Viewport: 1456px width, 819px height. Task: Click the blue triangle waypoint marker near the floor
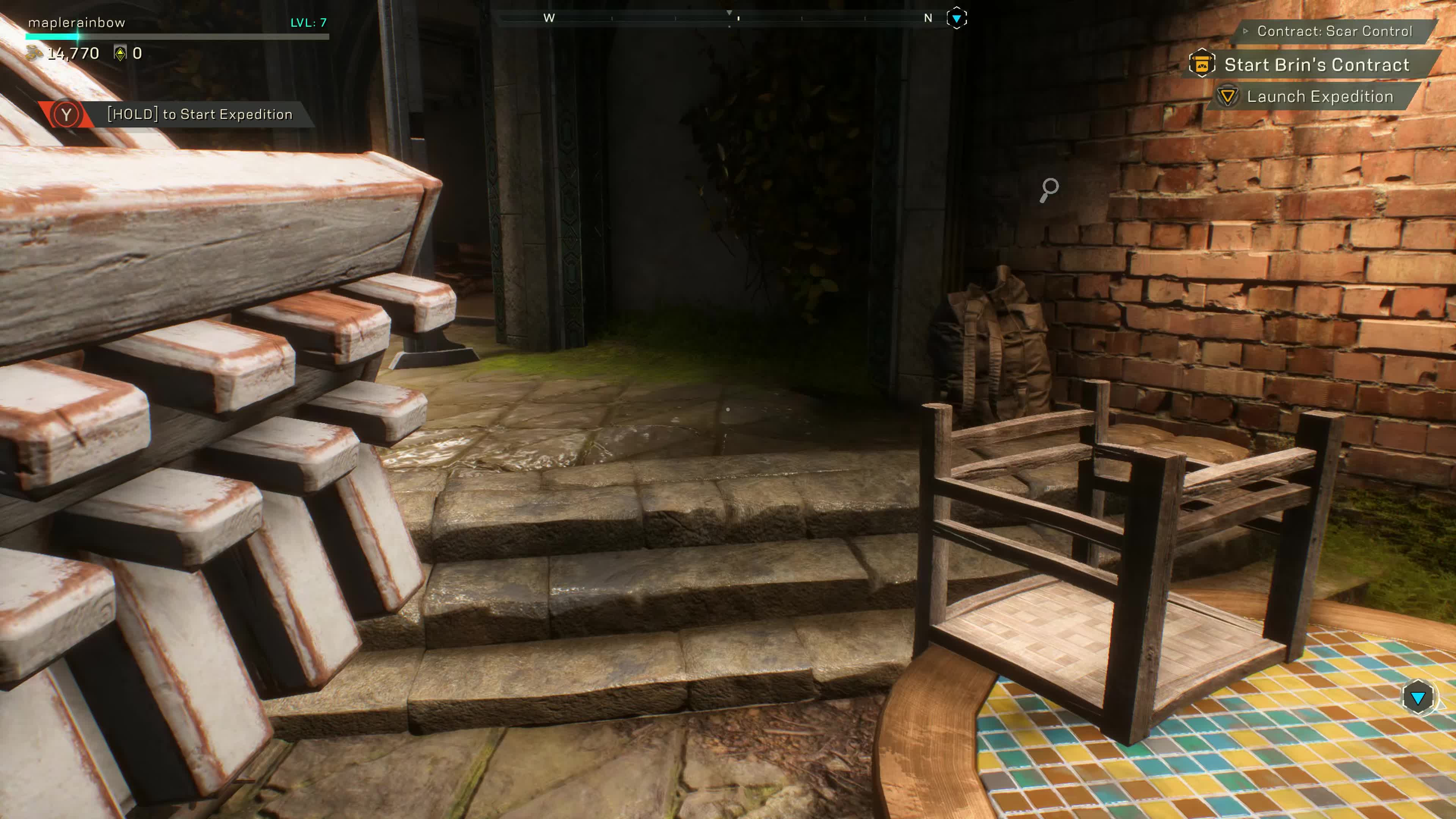[1418, 698]
